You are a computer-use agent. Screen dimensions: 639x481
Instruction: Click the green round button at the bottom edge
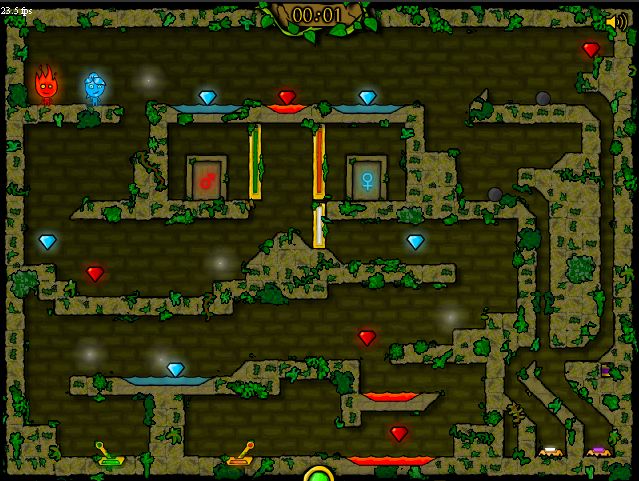pyautogui.click(x=319, y=474)
